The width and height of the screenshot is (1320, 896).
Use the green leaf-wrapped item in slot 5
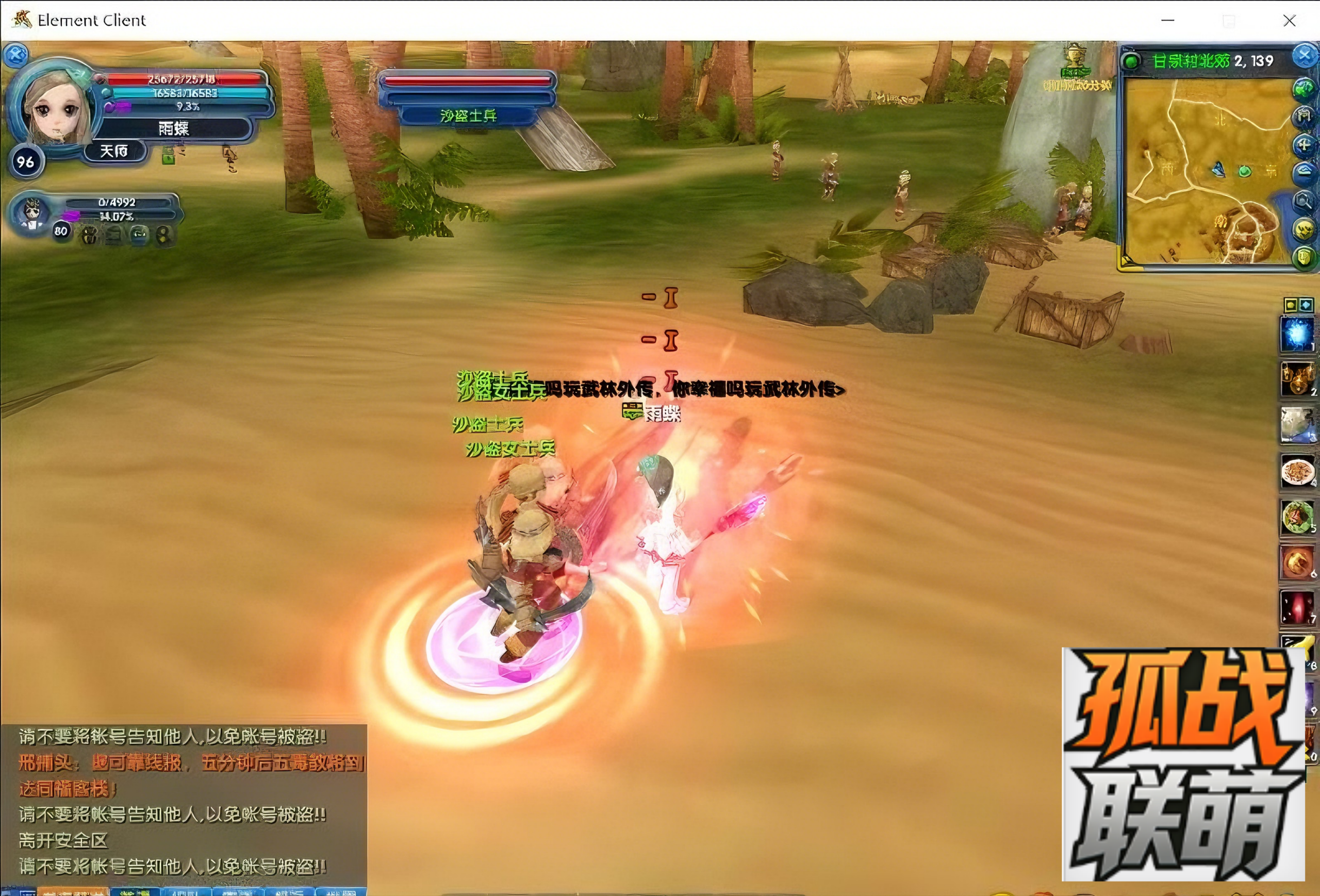click(x=1297, y=517)
